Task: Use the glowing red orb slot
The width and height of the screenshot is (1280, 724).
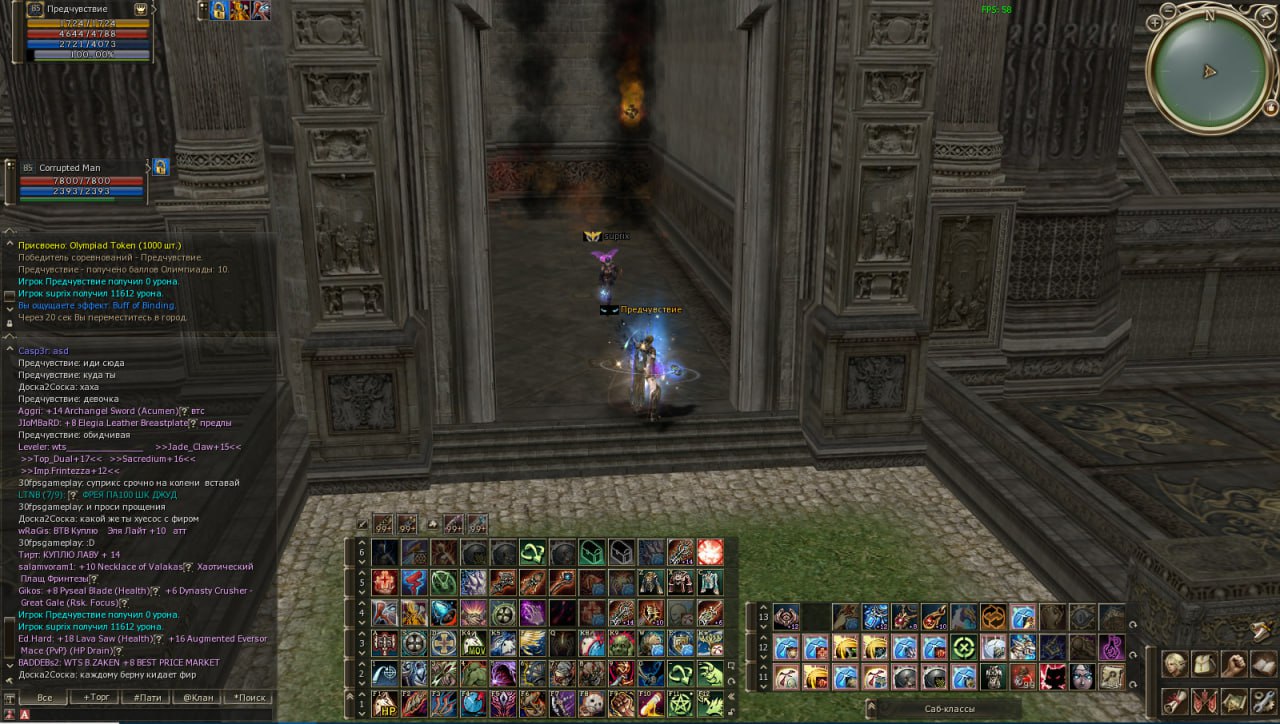Action: (711, 552)
